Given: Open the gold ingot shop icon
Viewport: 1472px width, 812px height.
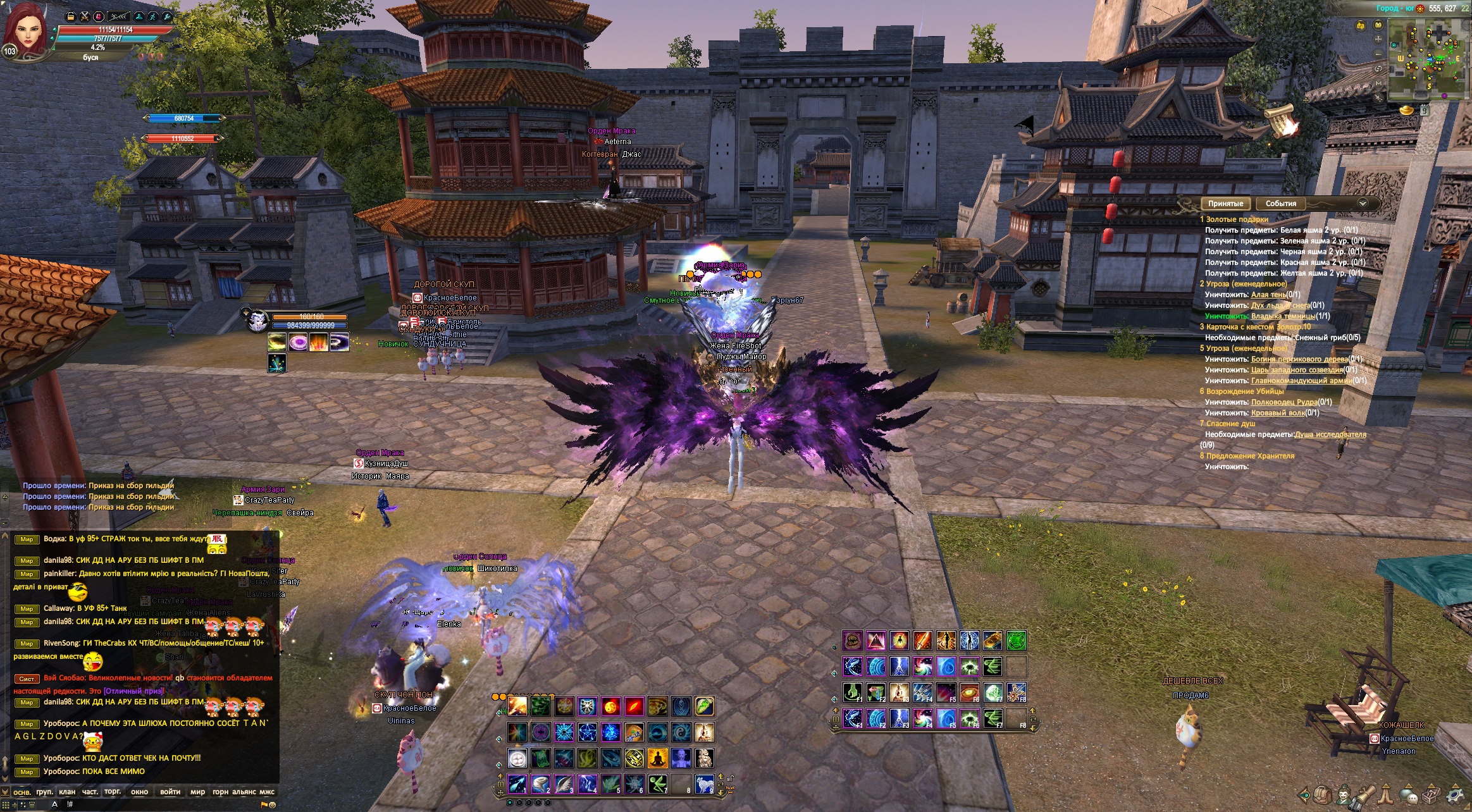Looking at the screenshot, I should click(1406, 110).
